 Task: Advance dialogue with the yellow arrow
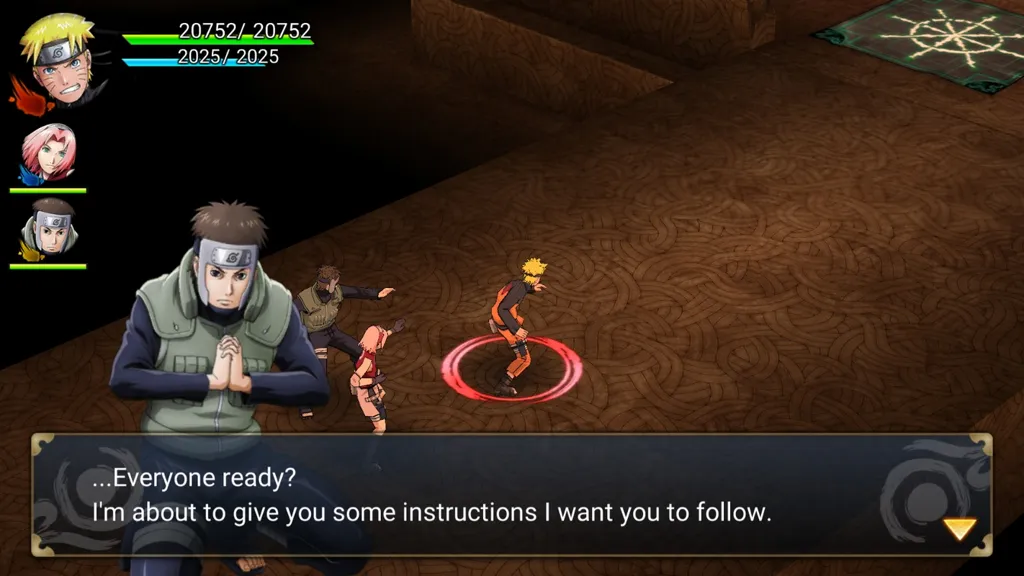tap(960, 529)
